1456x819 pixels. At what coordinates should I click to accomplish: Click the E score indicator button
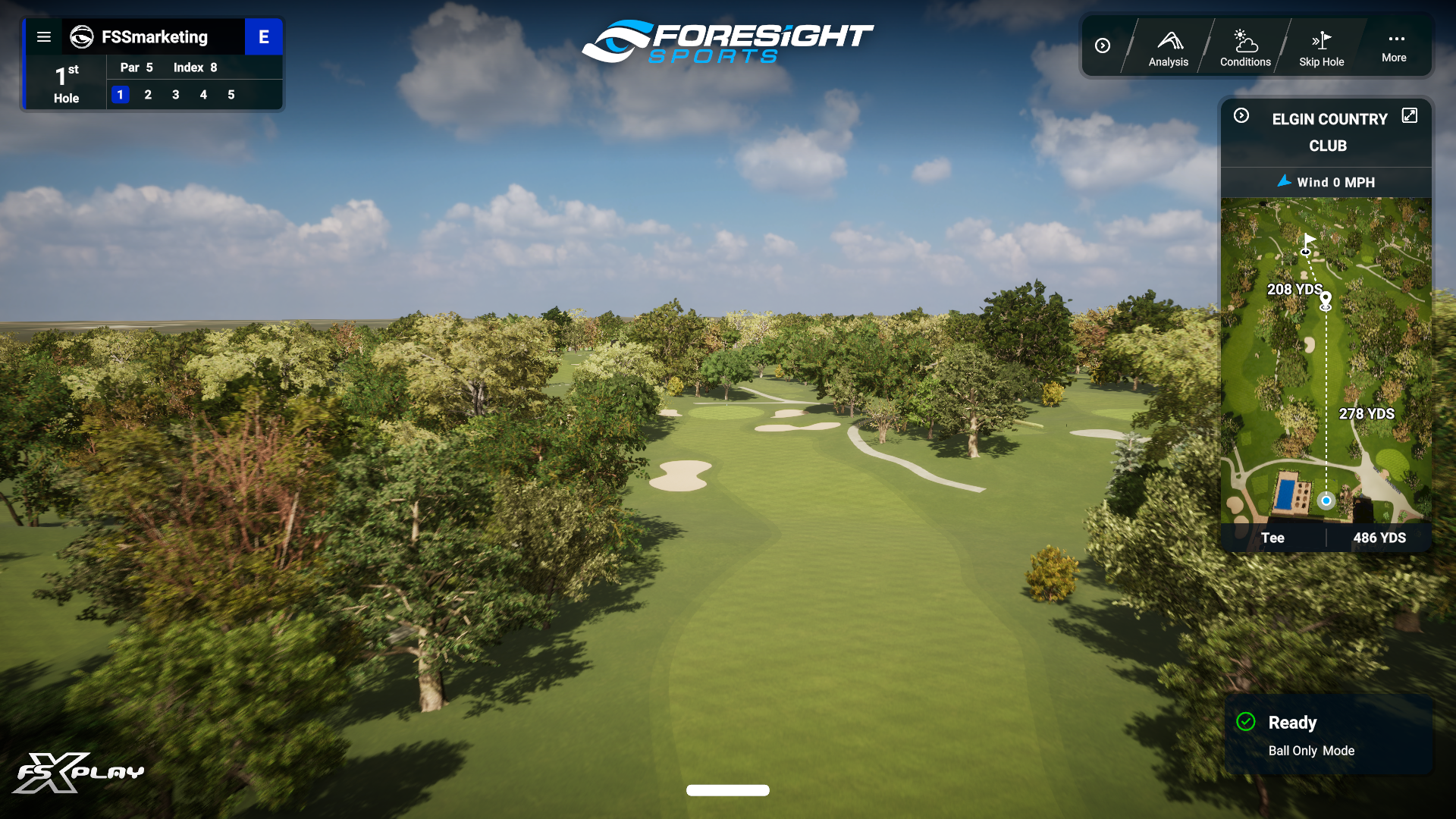pyautogui.click(x=264, y=36)
